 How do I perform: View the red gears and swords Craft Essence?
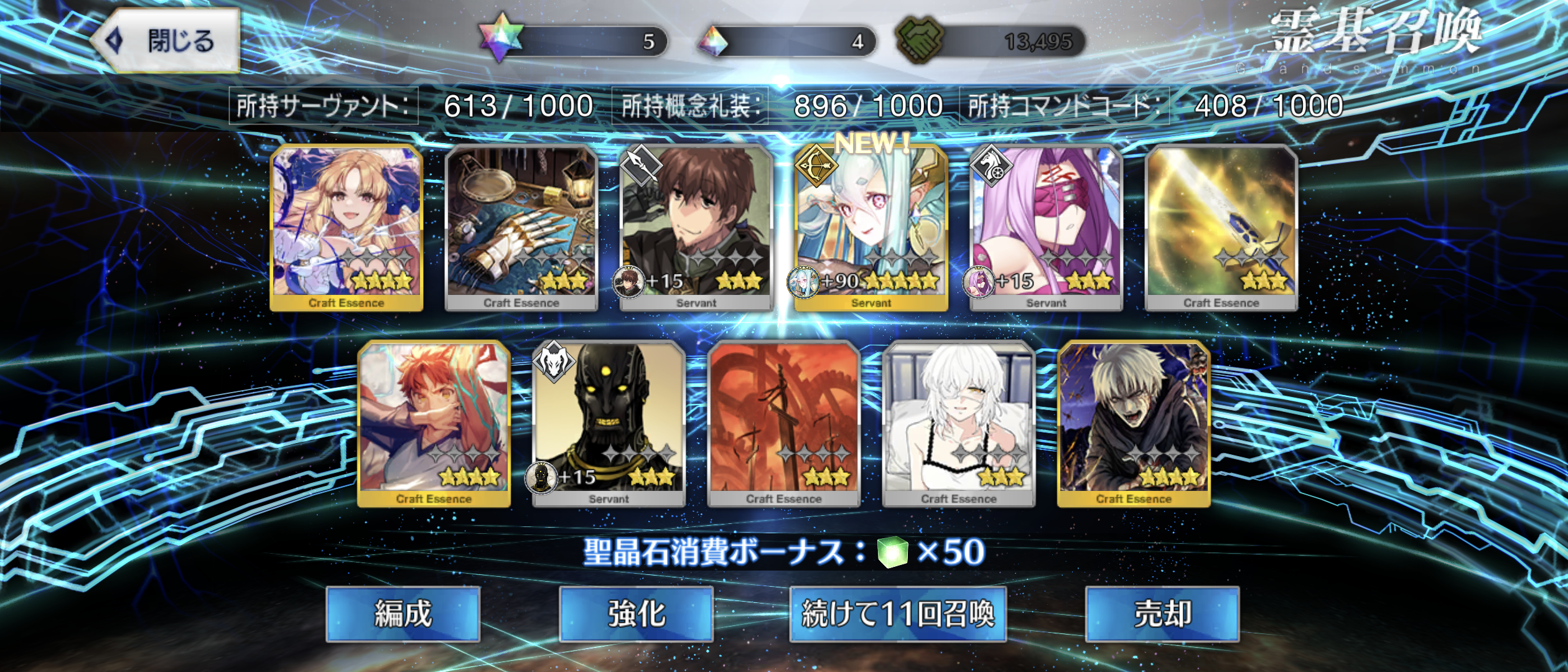click(x=783, y=423)
